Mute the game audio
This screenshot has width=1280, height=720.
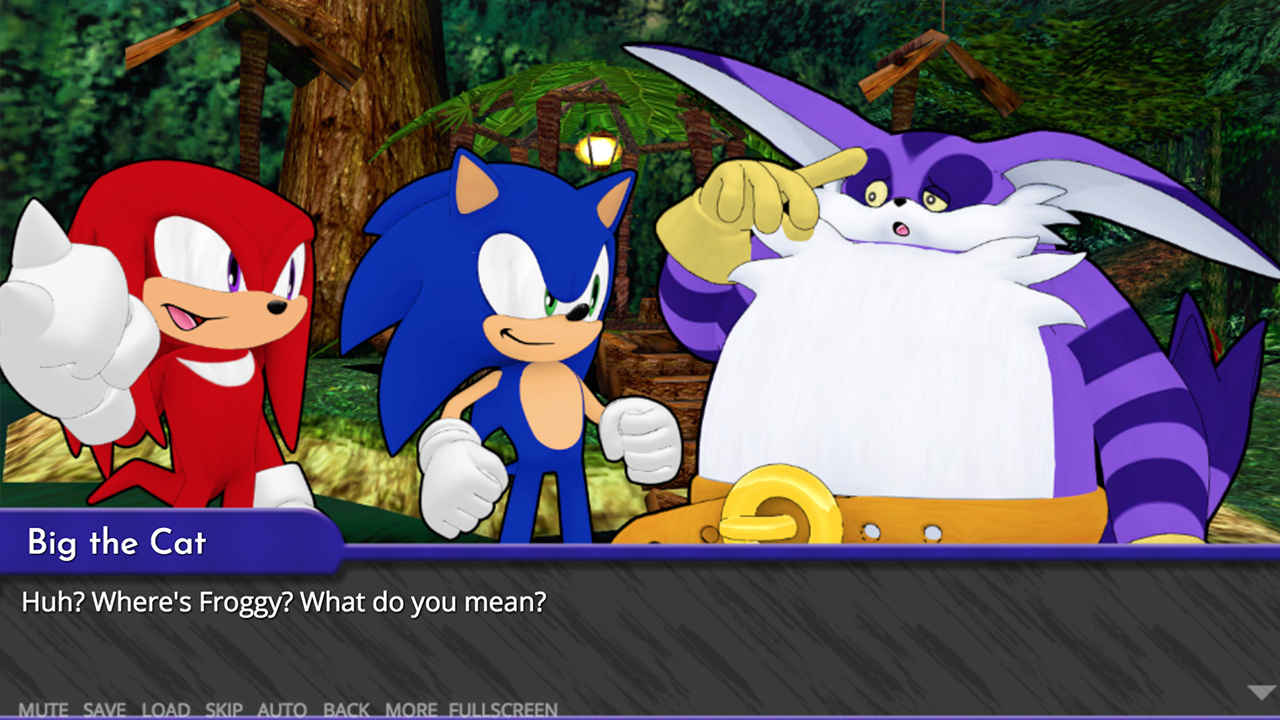point(43,710)
